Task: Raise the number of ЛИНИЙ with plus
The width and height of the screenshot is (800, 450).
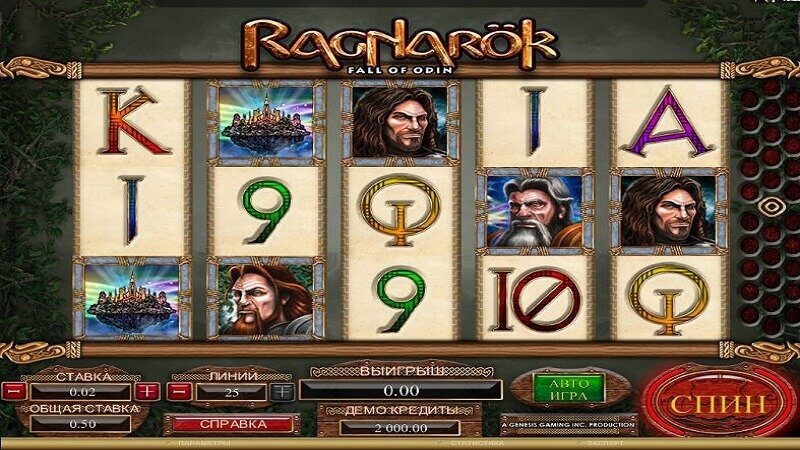Action: click(x=282, y=391)
